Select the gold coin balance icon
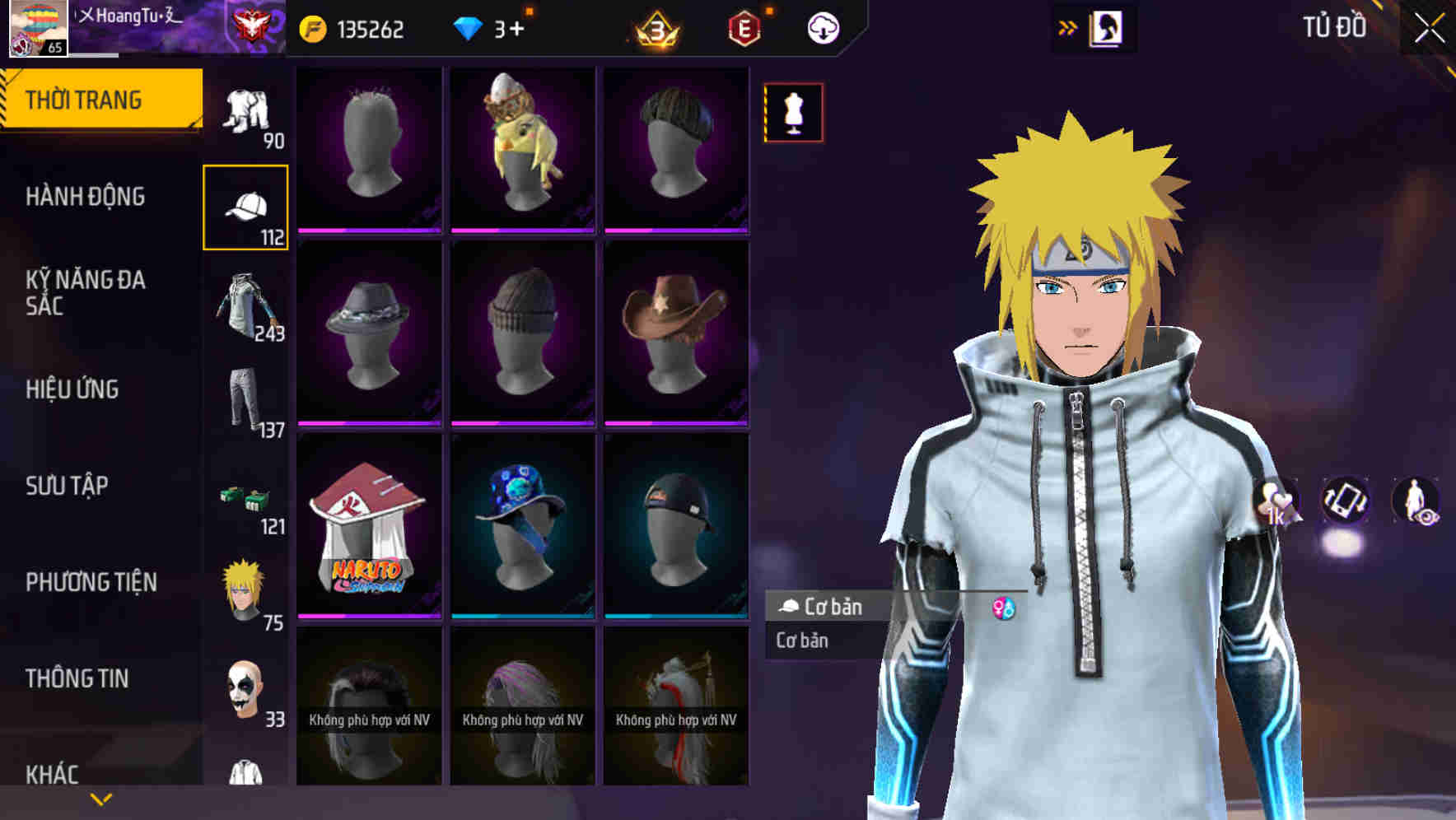The image size is (1456, 820). tap(313, 27)
